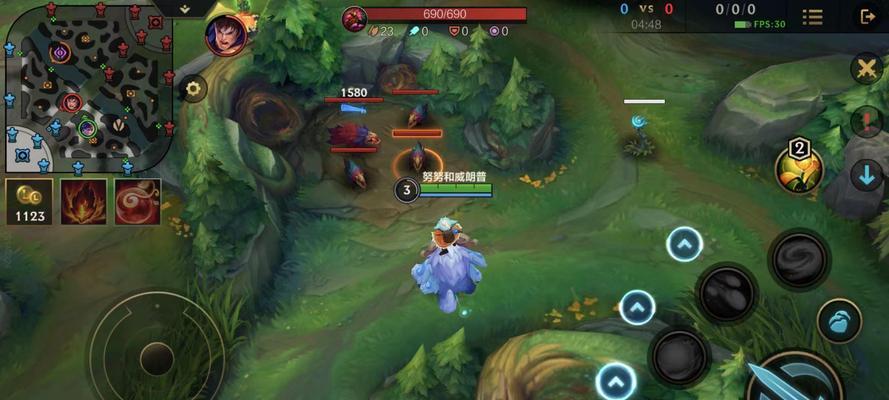
Task: Open settings with the gear icon
Action: 193,88
